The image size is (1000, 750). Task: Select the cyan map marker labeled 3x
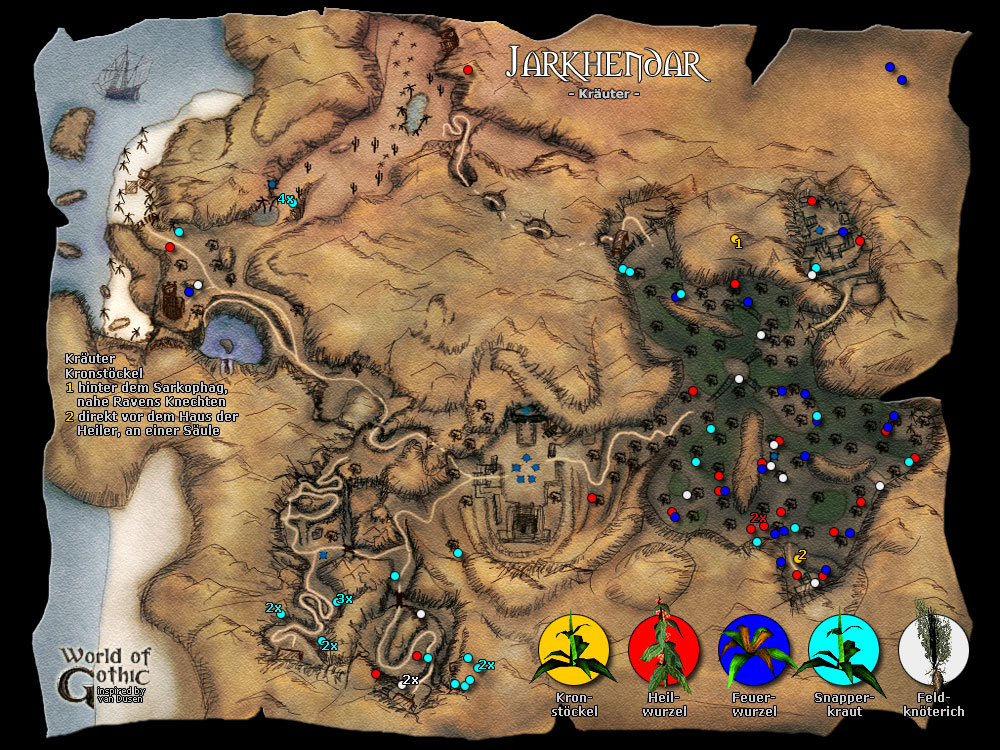tap(337, 600)
